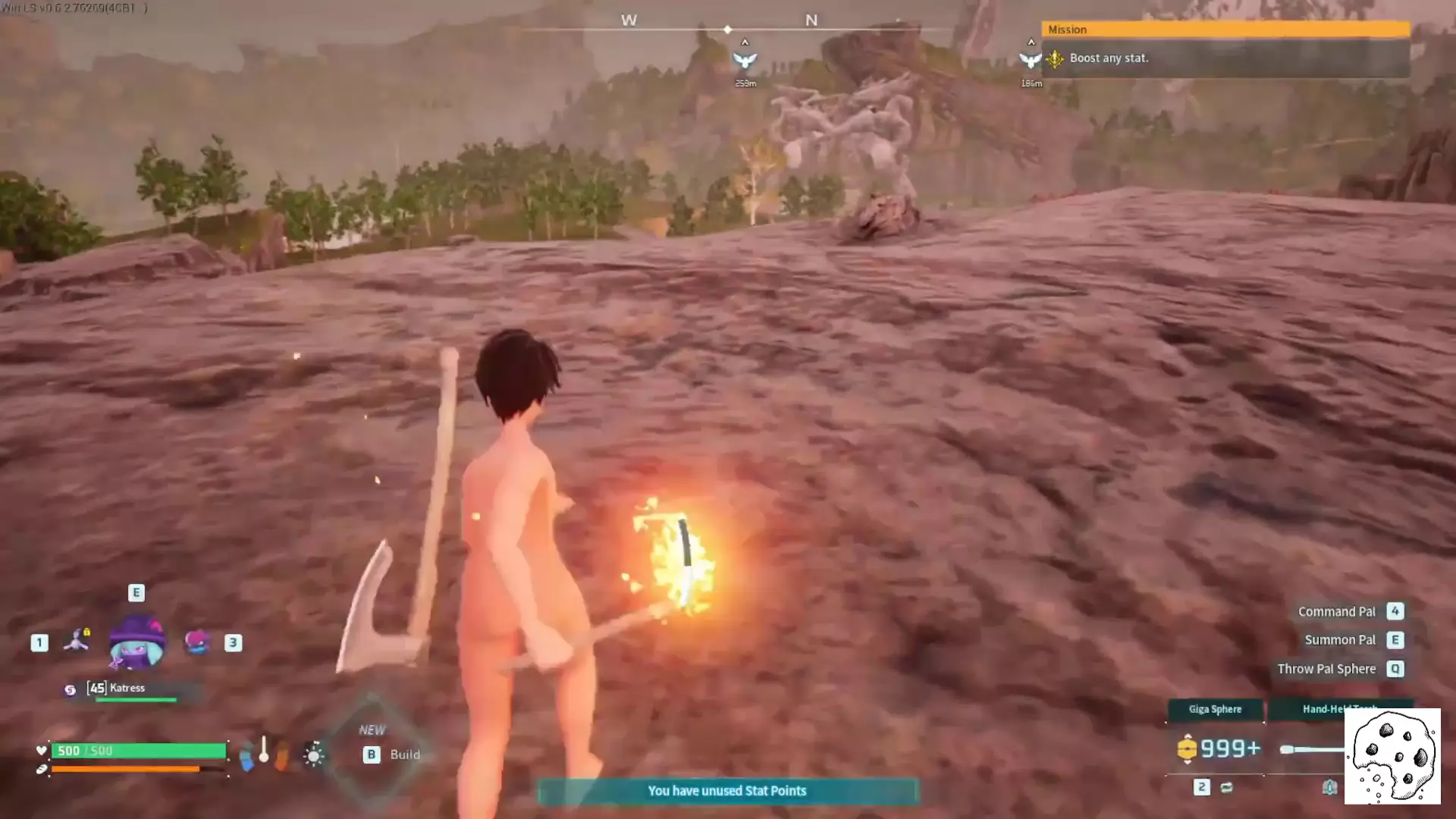Screen dimensions: 1456x819
Task: Select the Boost any stat objective
Action: (x=1109, y=58)
